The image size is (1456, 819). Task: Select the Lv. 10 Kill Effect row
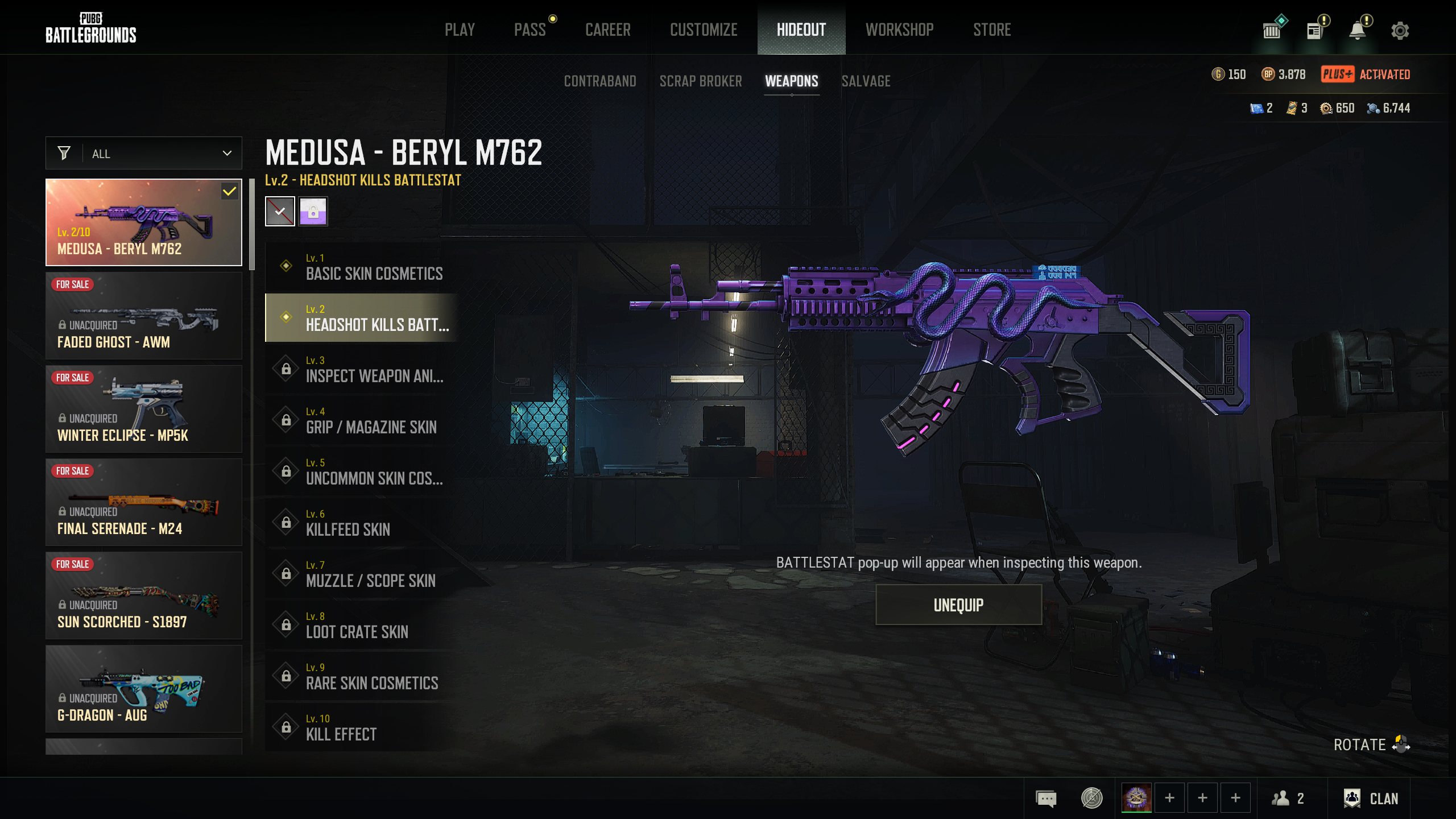[x=362, y=727]
